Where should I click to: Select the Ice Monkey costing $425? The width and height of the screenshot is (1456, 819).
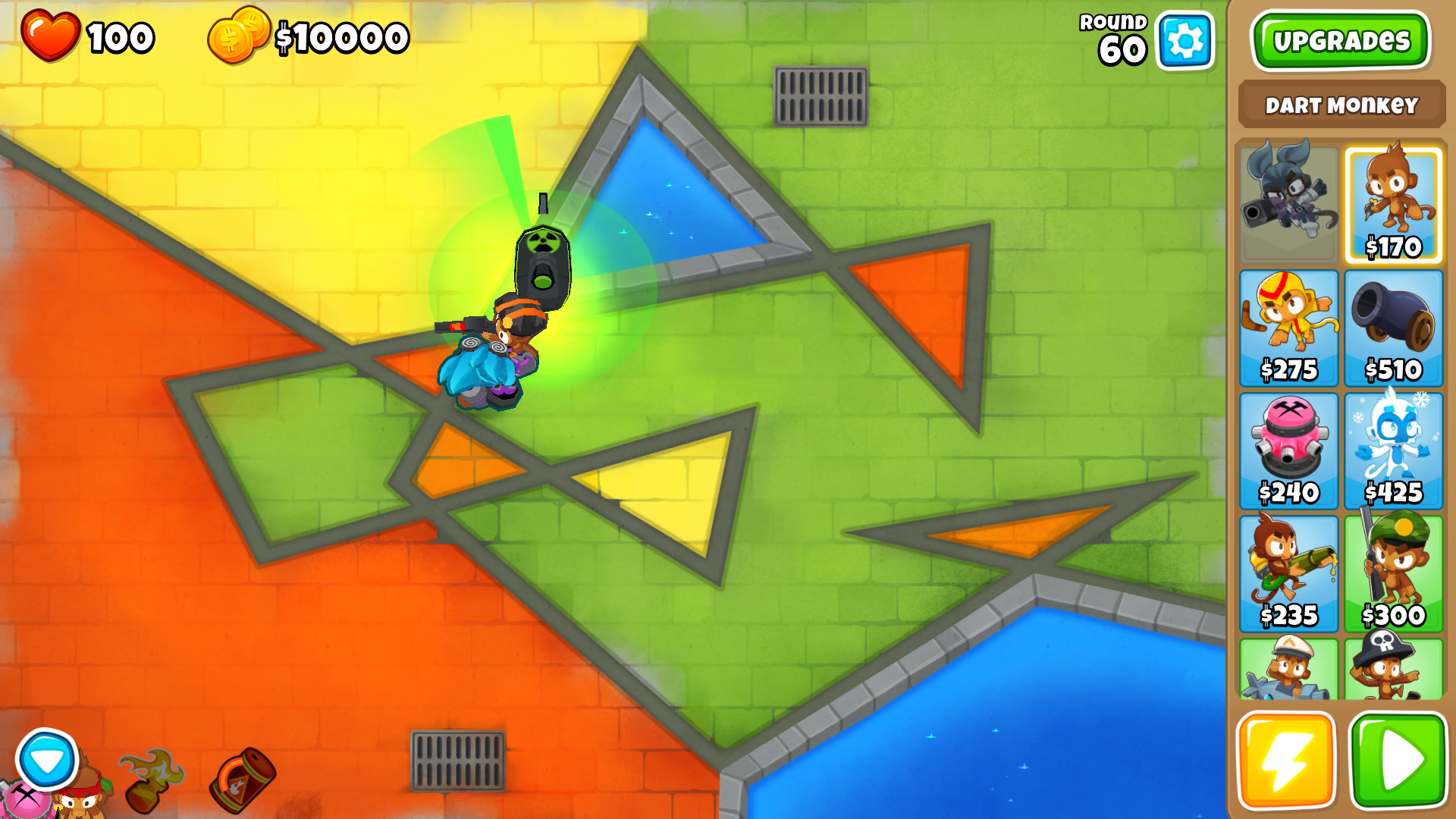pos(1392,447)
